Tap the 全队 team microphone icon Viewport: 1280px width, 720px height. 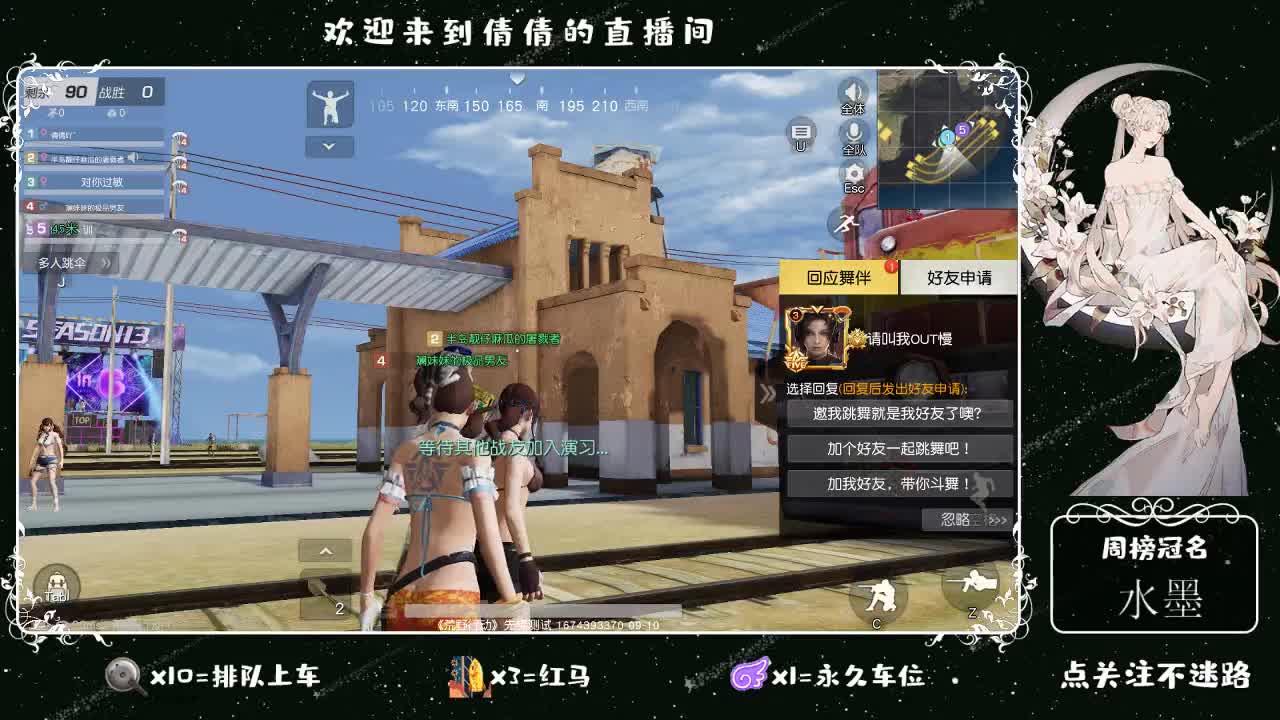click(x=852, y=132)
